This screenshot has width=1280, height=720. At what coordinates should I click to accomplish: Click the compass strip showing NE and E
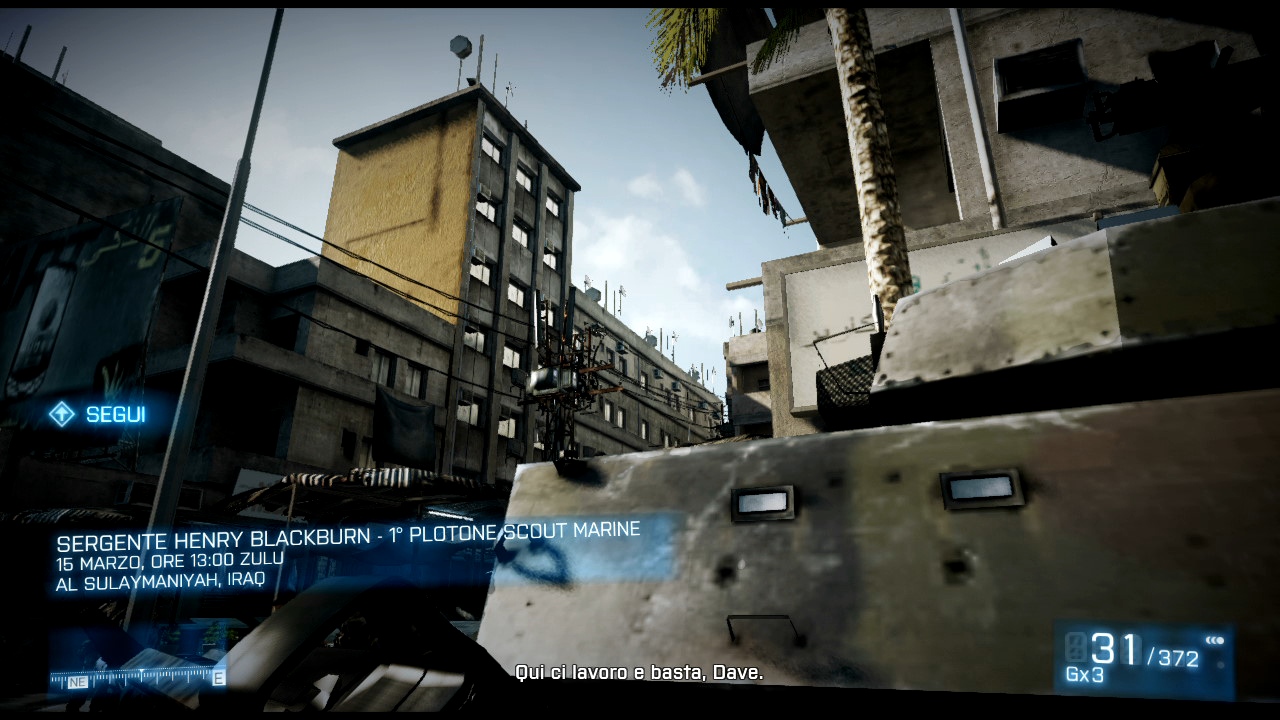click(x=137, y=678)
